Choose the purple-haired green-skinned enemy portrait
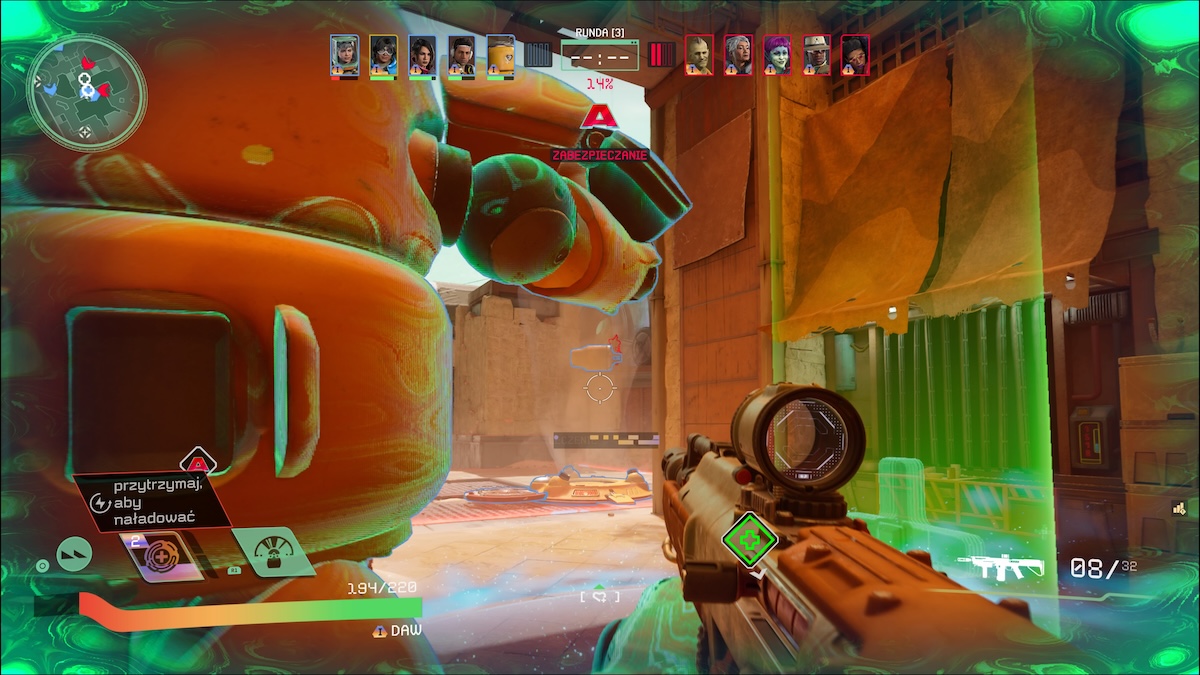The height and width of the screenshot is (675, 1200). pos(777,56)
